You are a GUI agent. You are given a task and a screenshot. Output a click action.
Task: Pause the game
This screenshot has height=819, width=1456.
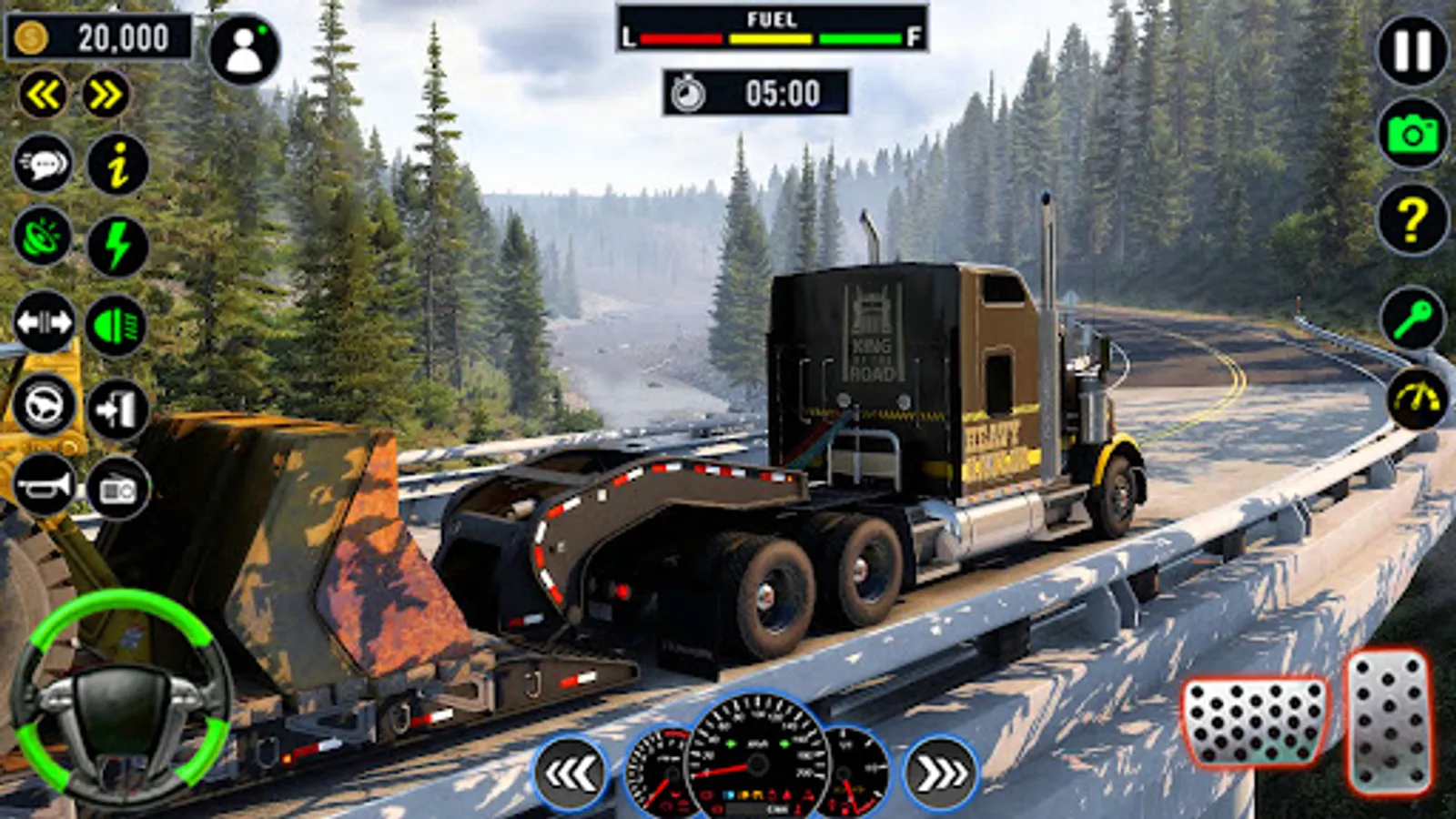point(1412,51)
